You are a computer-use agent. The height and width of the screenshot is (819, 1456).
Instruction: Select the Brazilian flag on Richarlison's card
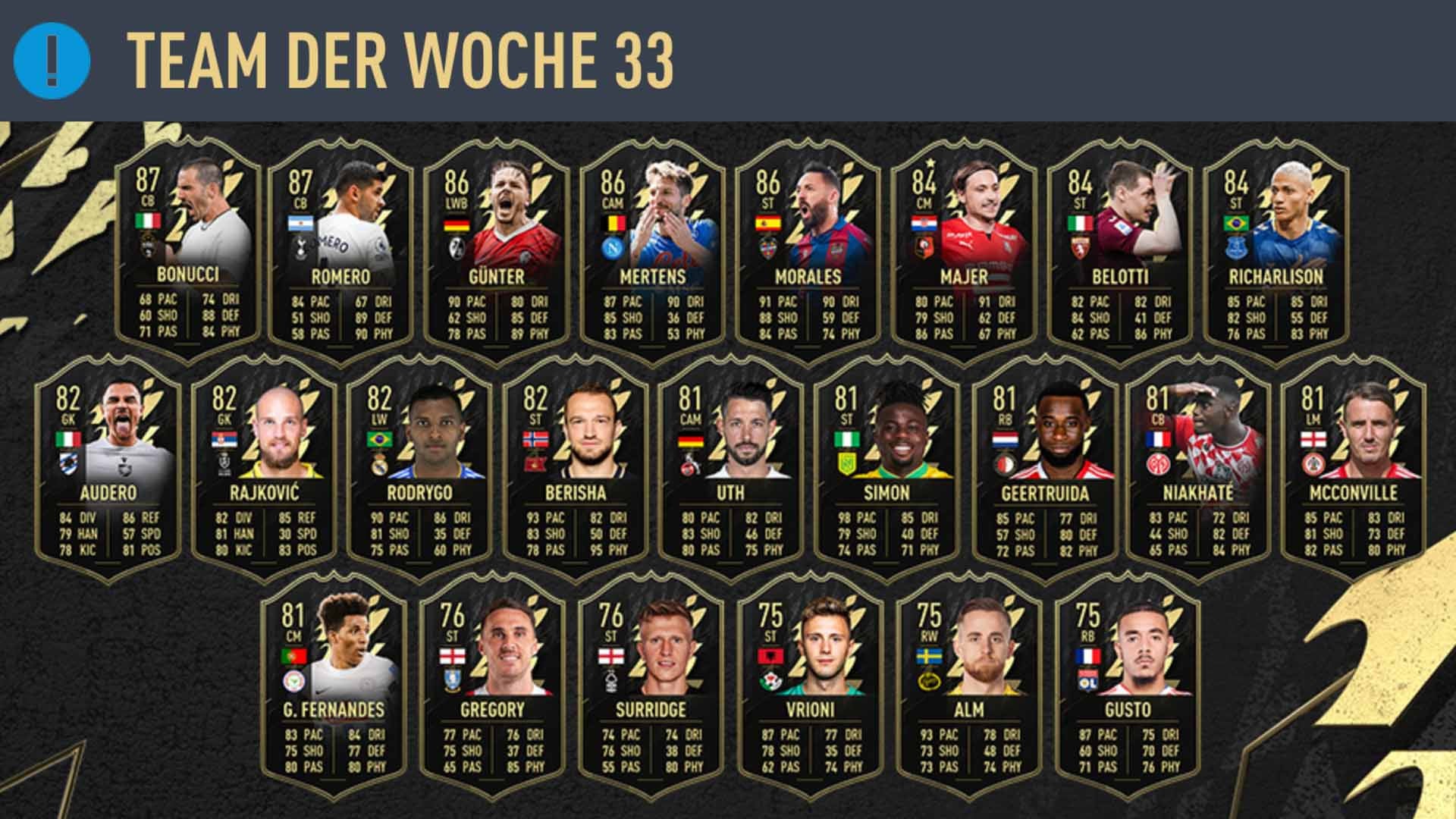pos(1236,222)
